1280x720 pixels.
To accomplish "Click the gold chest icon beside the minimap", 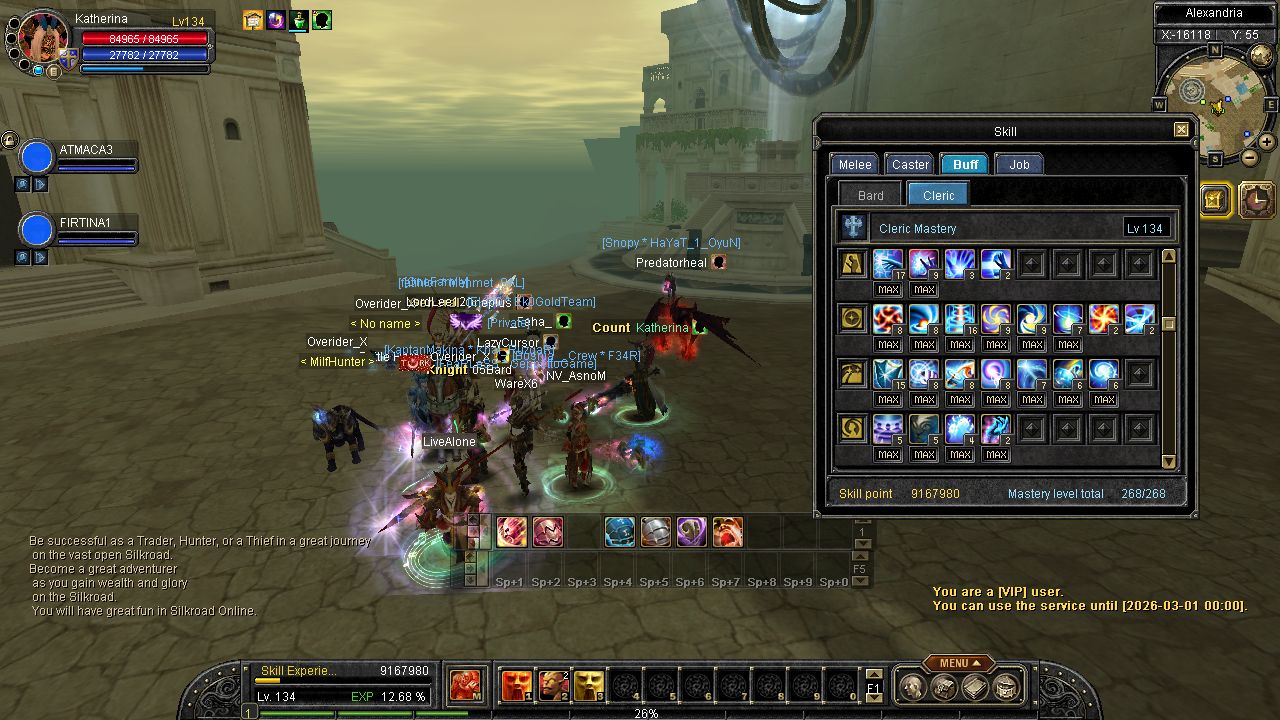I will (x=1215, y=200).
